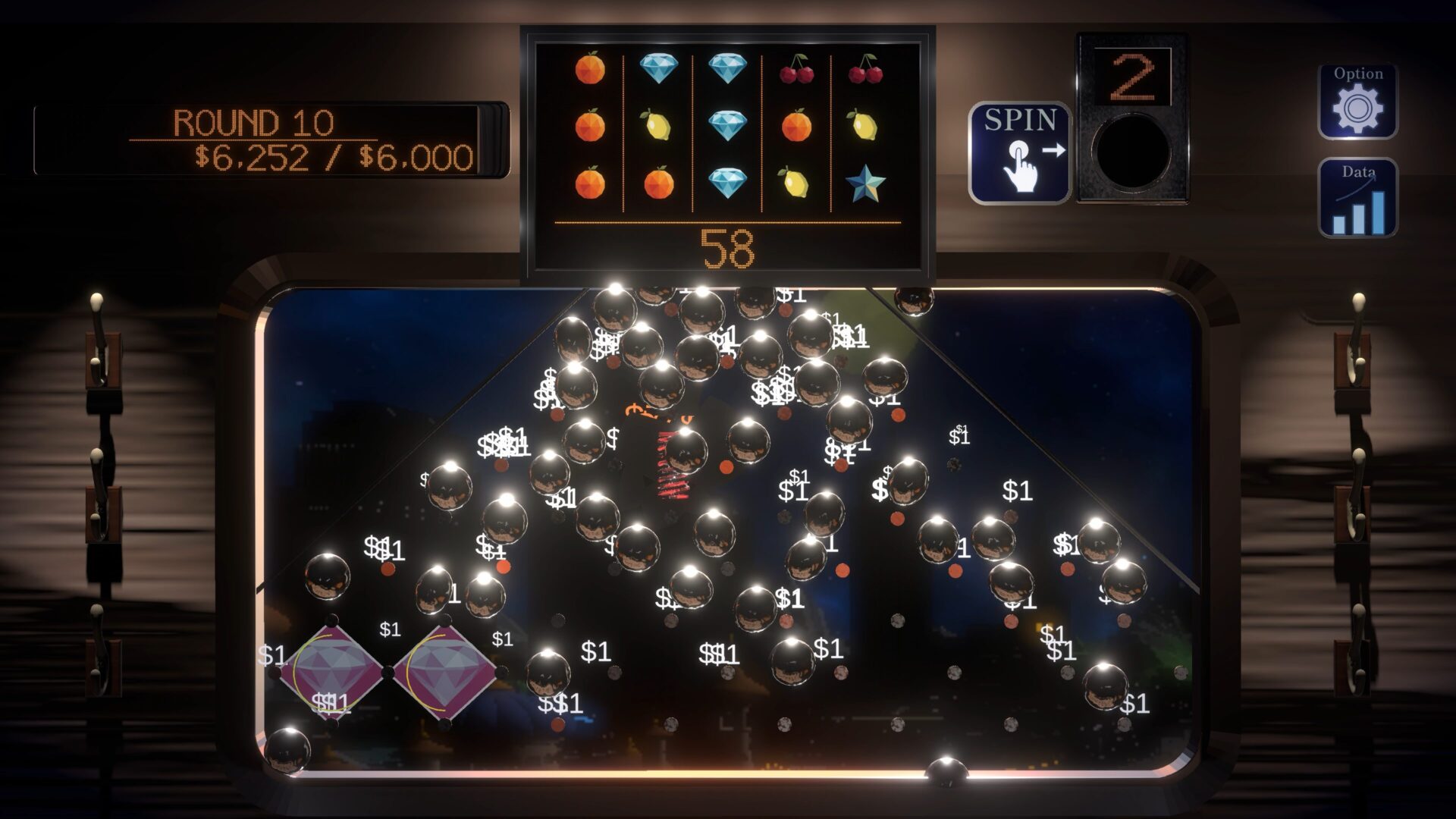Hit the SPIN button
This screenshot has height=819, width=1456.
coord(1019,153)
